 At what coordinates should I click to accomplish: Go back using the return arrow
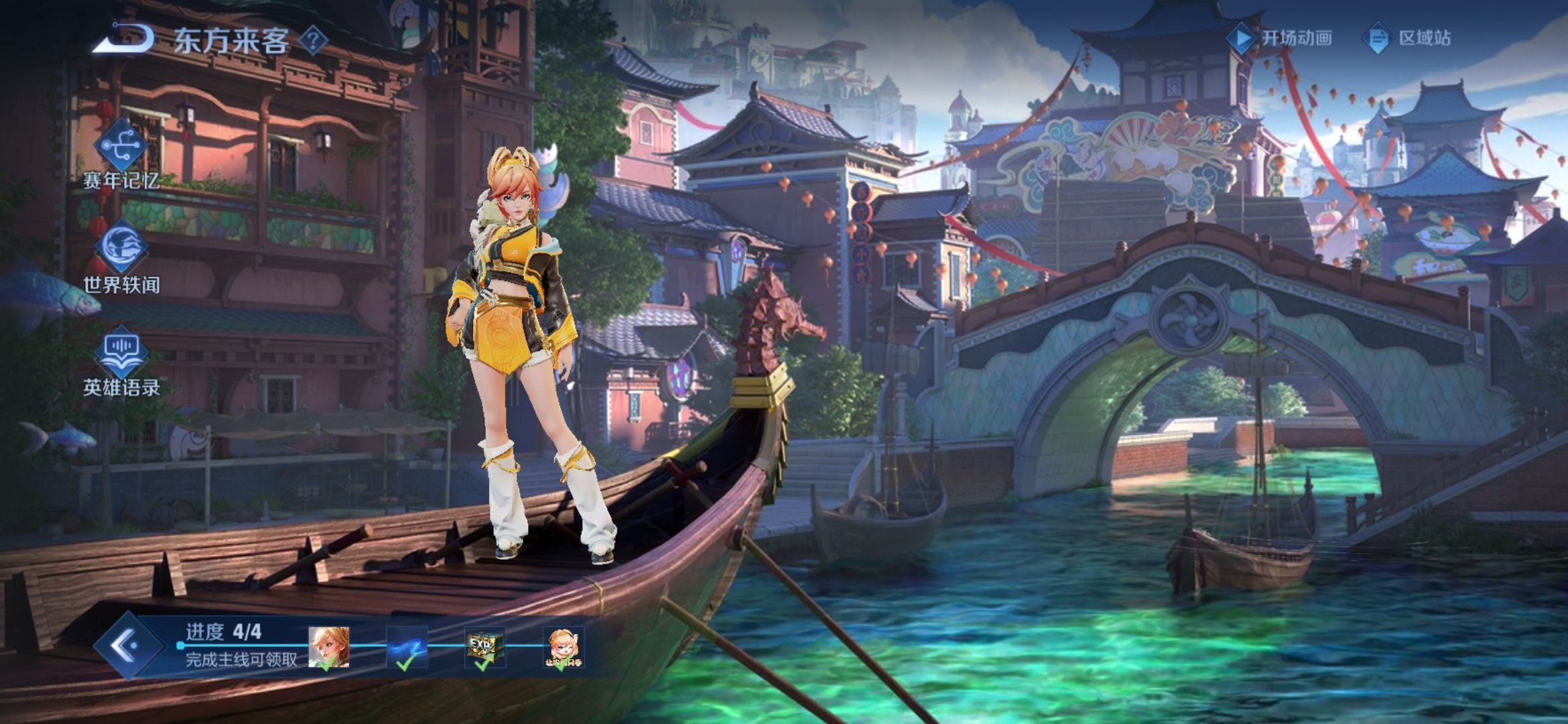coord(122,39)
